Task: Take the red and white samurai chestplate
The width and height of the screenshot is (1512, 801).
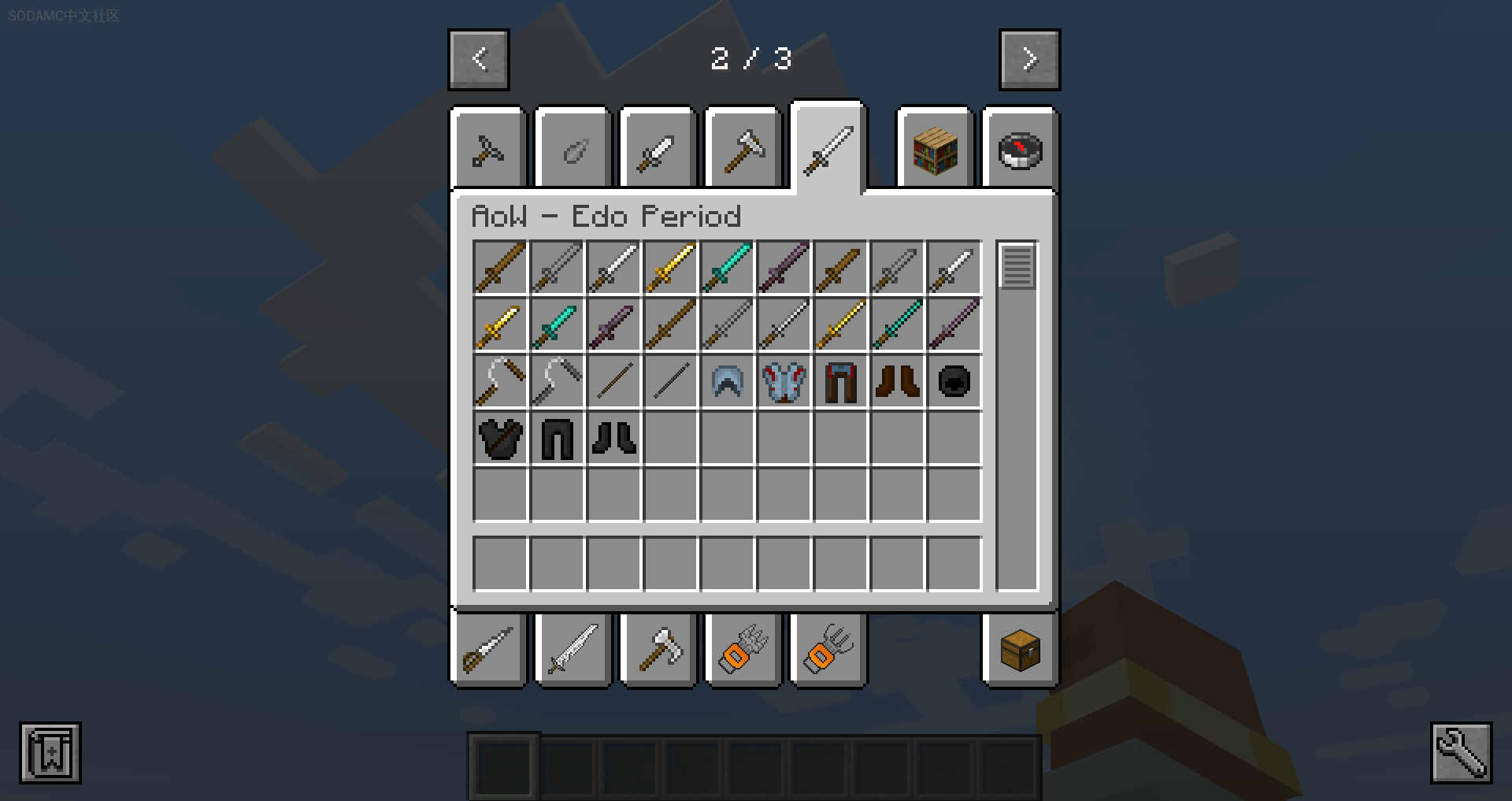Action: (784, 382)
